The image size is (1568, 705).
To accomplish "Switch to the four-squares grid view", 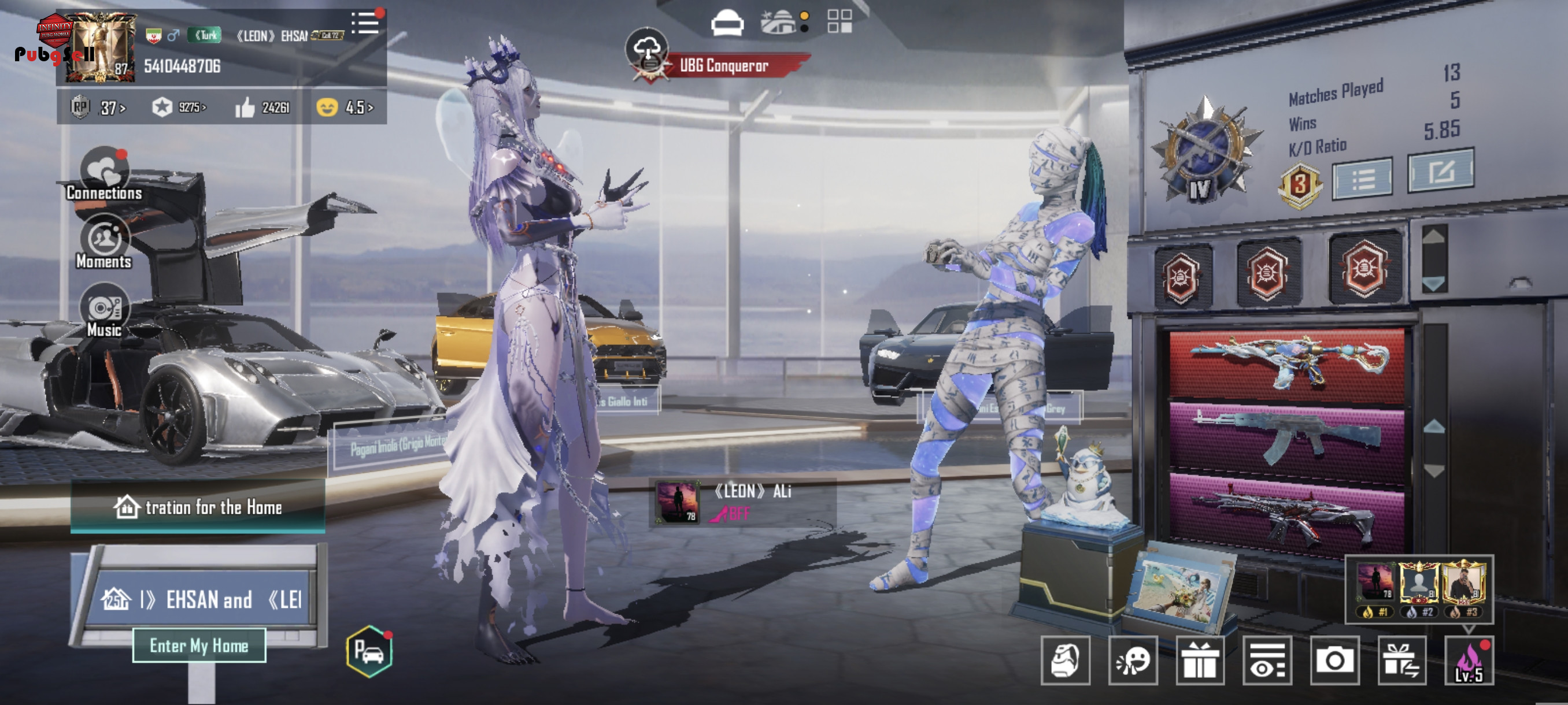I will [840, 21].
